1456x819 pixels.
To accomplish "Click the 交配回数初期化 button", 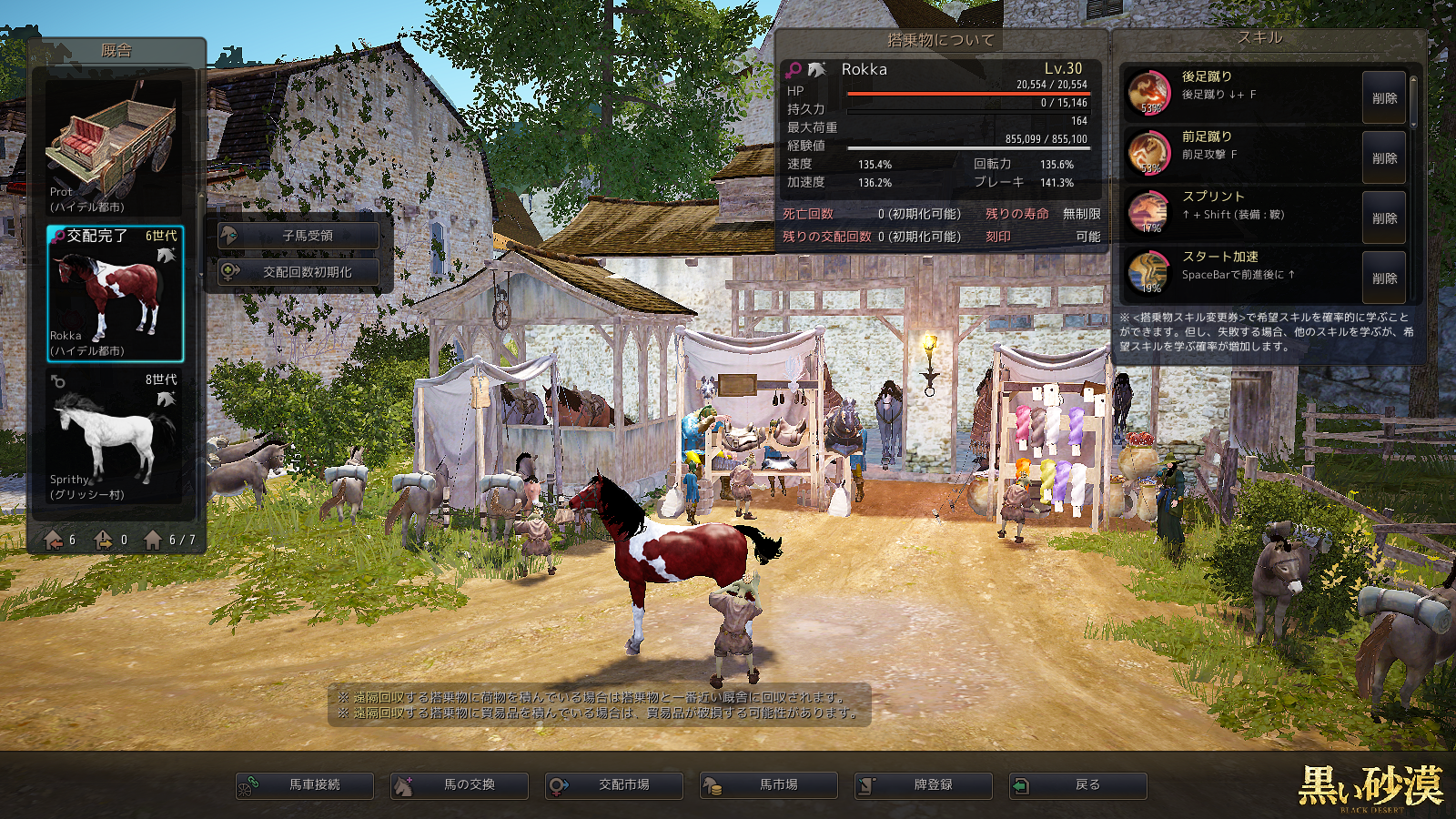I will click(298, 272).
